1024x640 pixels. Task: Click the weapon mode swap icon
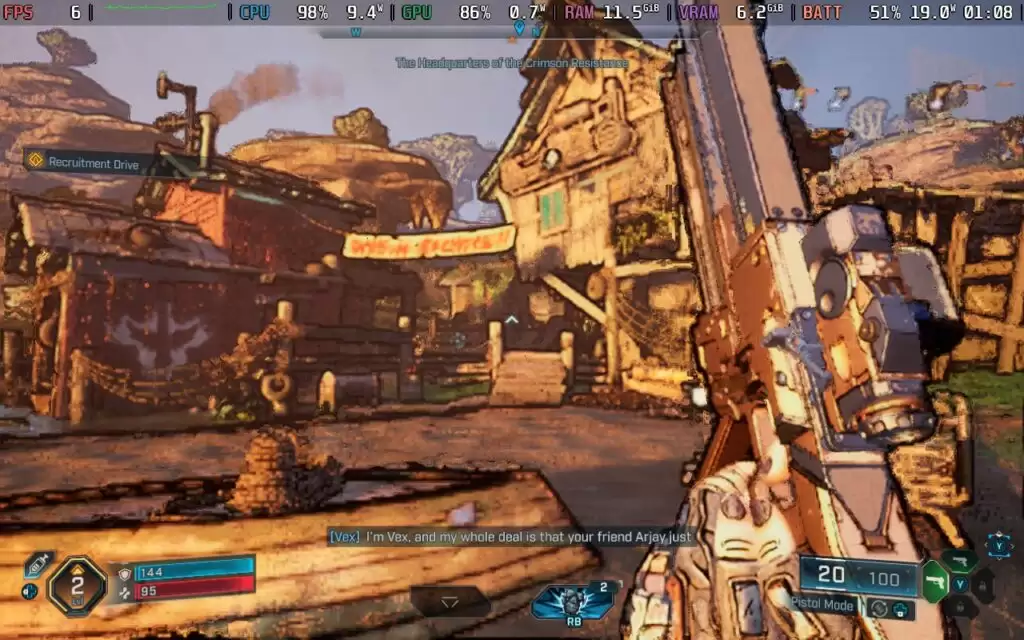878,607
